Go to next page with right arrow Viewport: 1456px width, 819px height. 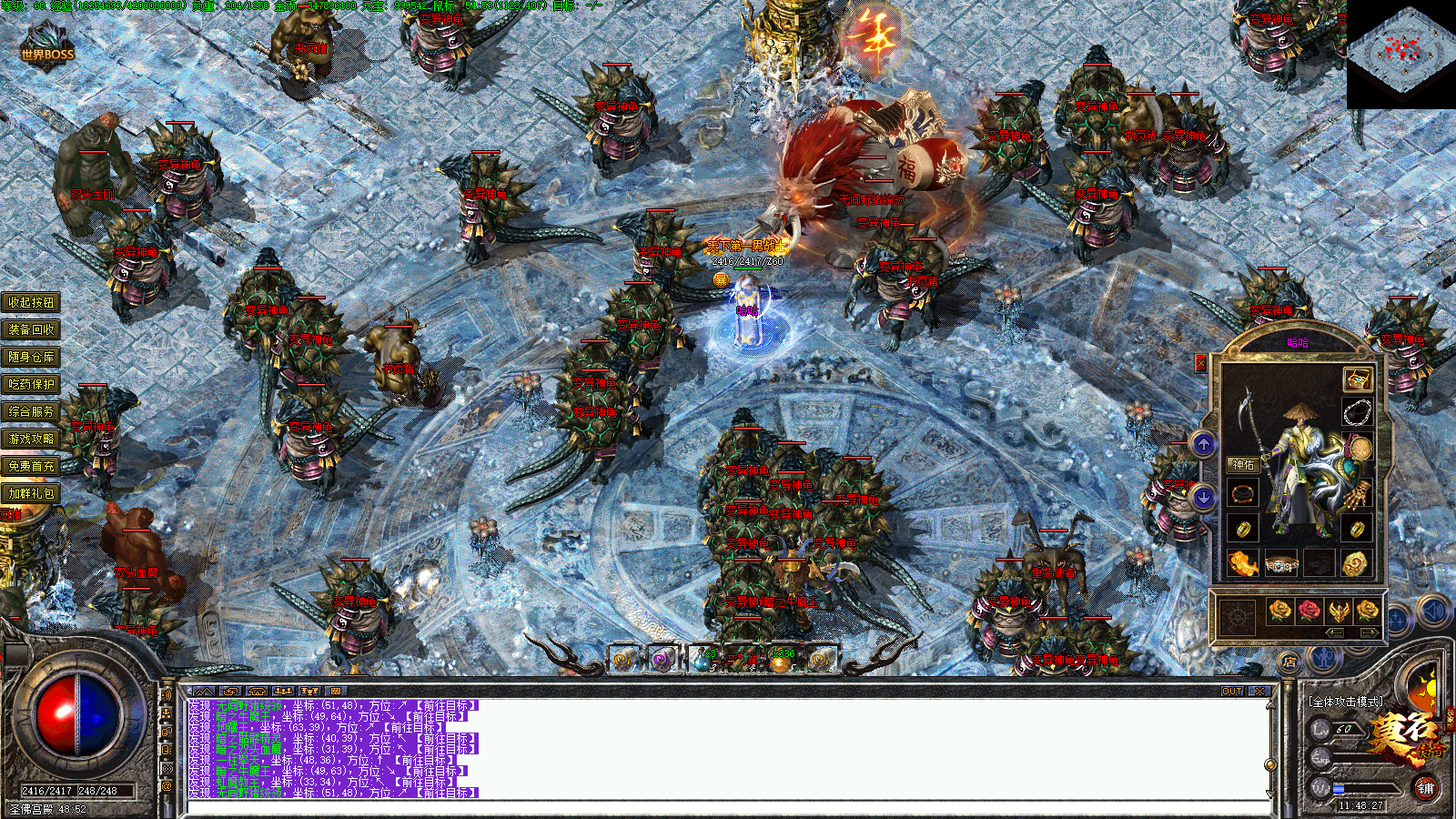1368,632
